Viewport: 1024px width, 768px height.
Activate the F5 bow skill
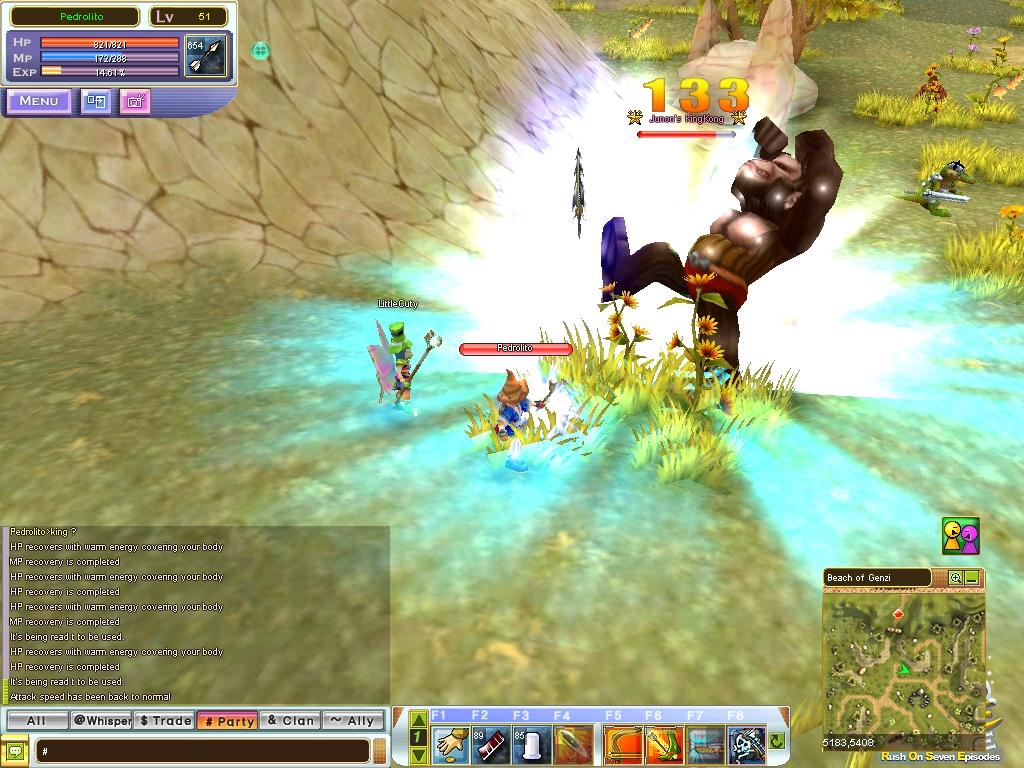point(622,744)
